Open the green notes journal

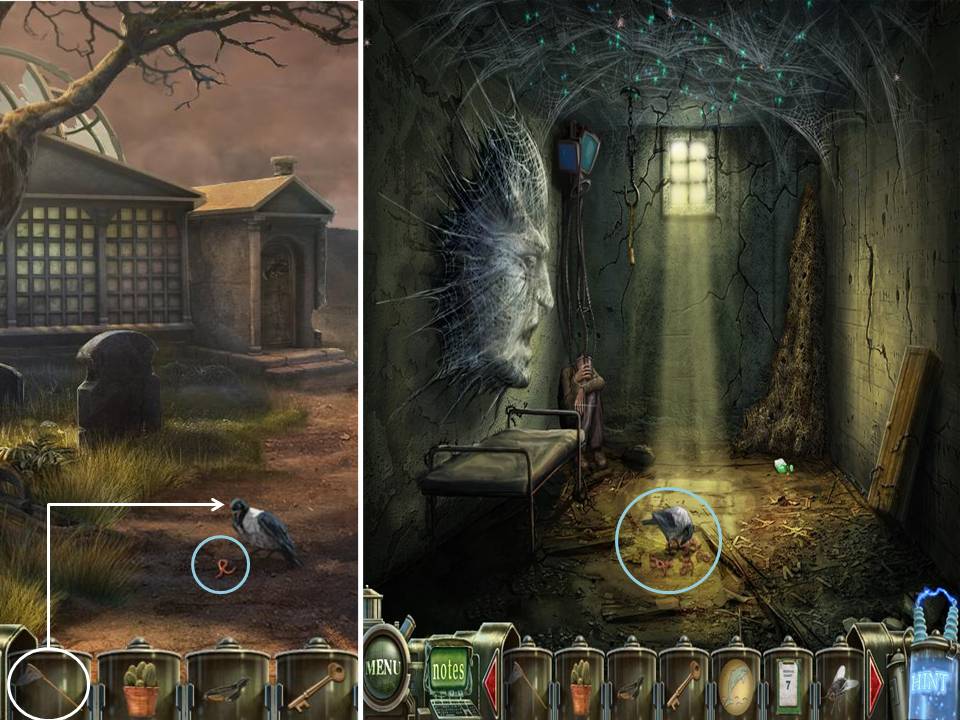pyautogui.click(x=448, y=670)
